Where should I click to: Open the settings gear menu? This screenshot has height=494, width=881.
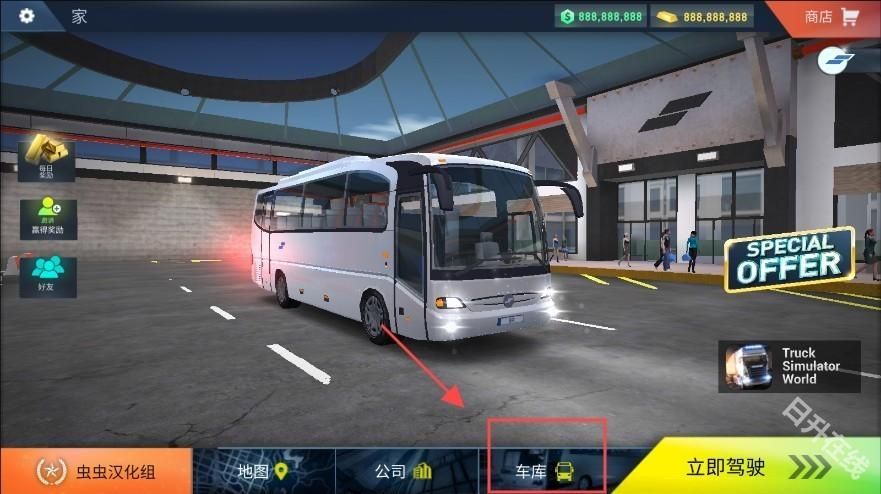(x=26, y=16)
